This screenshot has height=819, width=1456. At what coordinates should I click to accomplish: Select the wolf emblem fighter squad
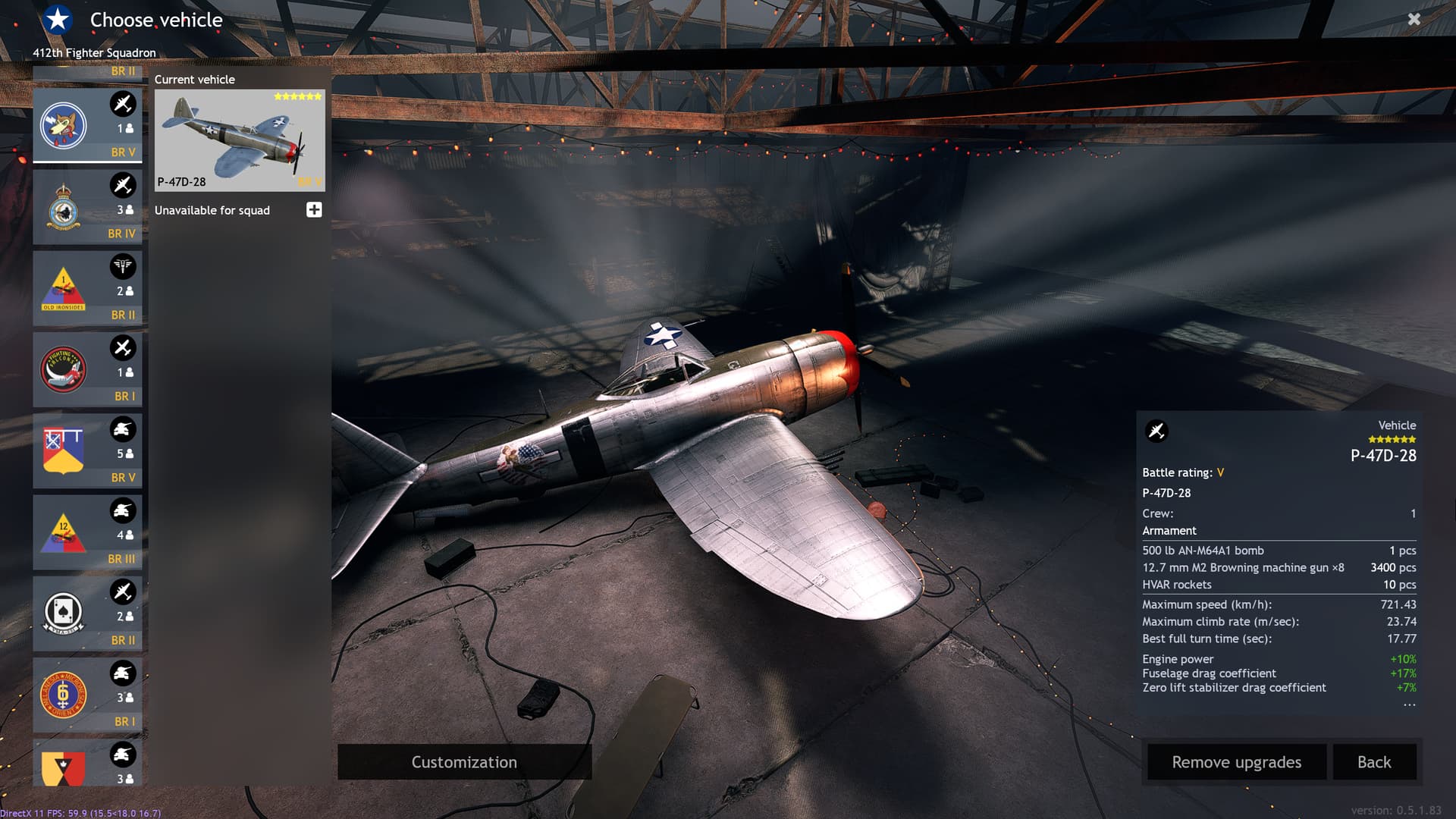coord(87,125)
